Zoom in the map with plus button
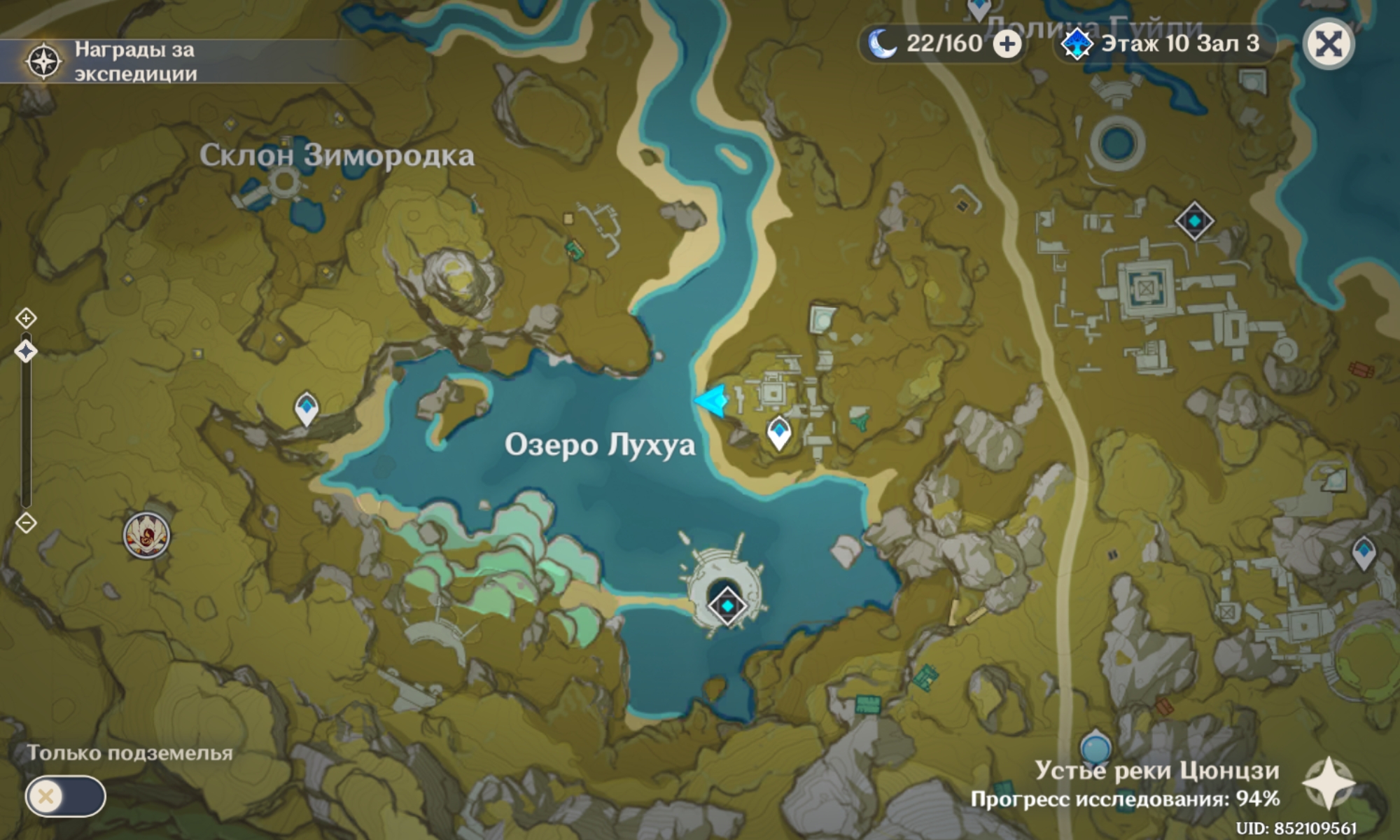 [26, 318]
